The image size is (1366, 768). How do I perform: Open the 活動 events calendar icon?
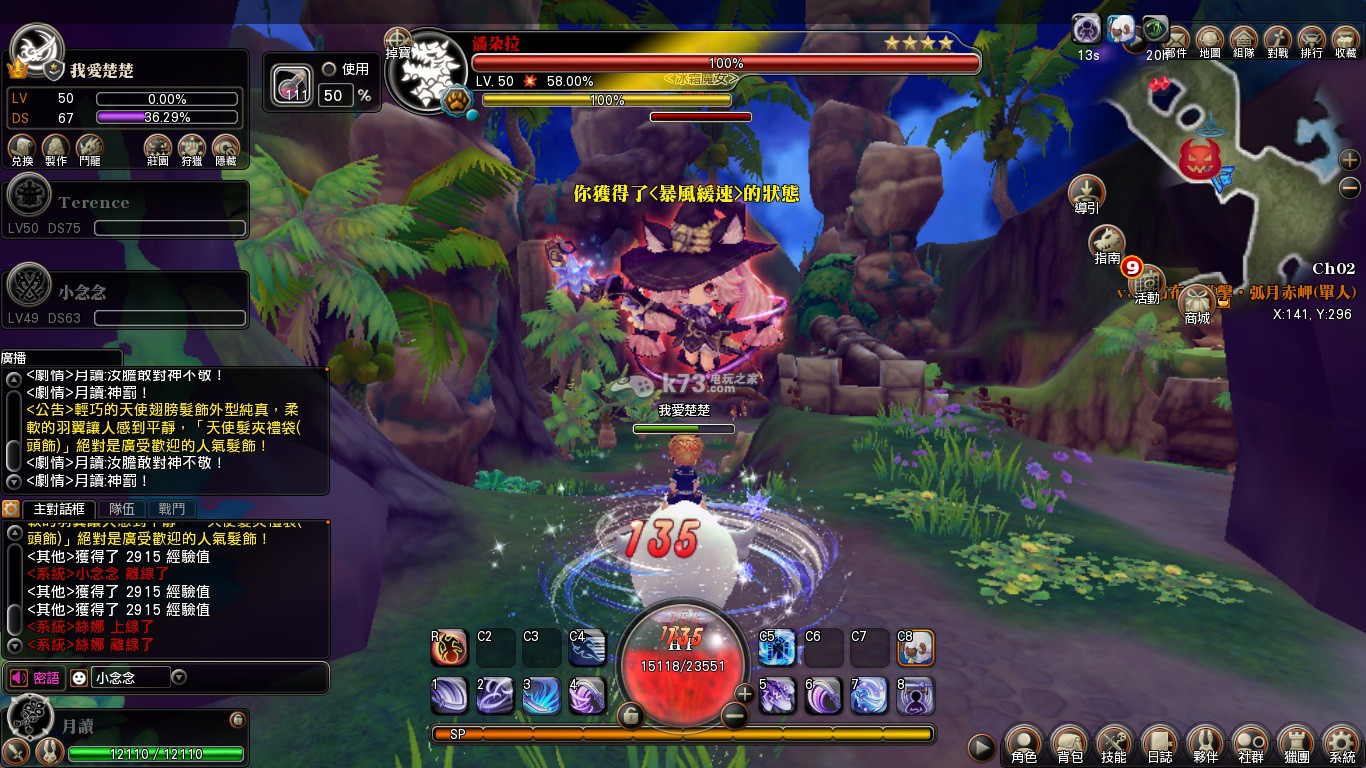tap(1147, 282)
